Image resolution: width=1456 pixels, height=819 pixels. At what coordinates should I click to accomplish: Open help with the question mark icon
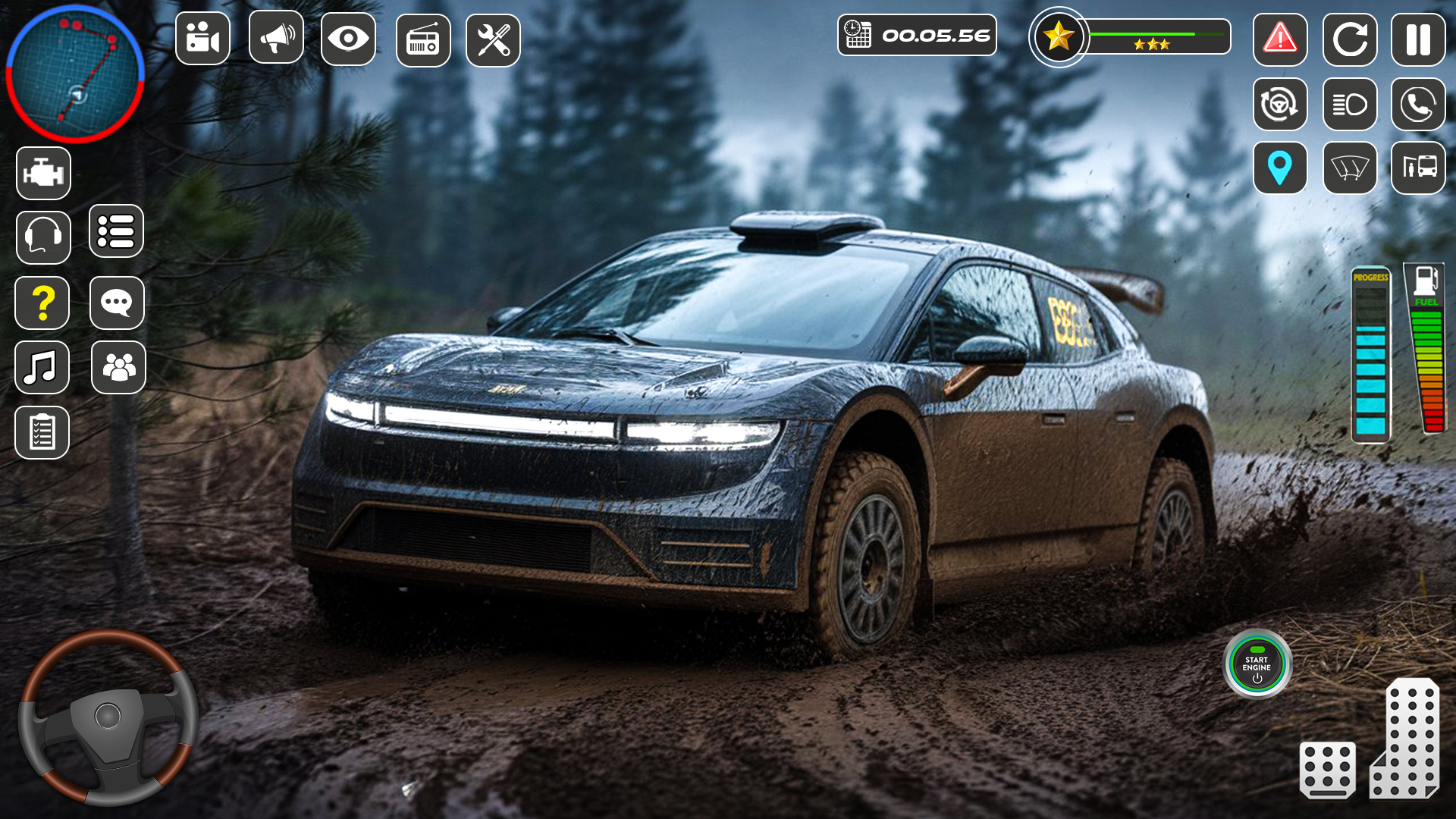[x=43, y=303]
